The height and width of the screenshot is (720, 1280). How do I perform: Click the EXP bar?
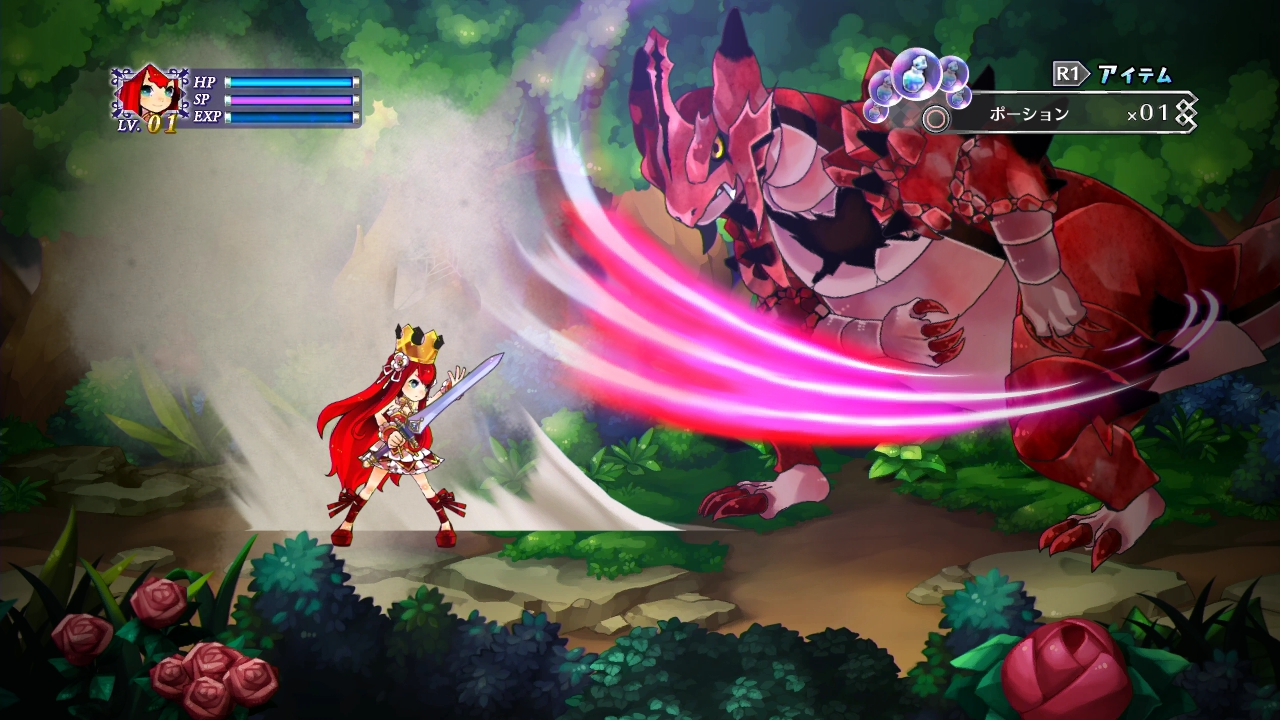pyautogui.click(x=290, y=117)
